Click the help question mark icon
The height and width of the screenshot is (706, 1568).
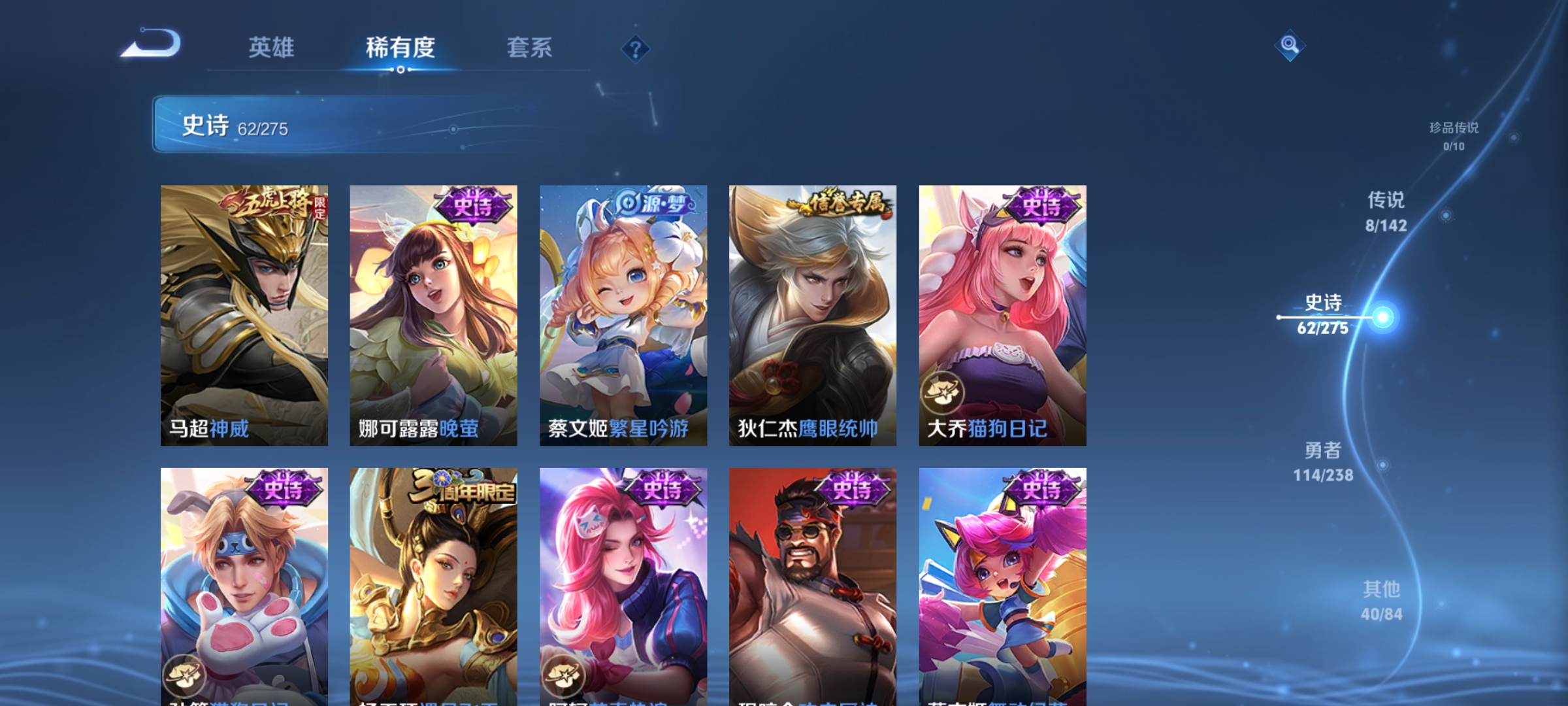(x=636, y=48)
